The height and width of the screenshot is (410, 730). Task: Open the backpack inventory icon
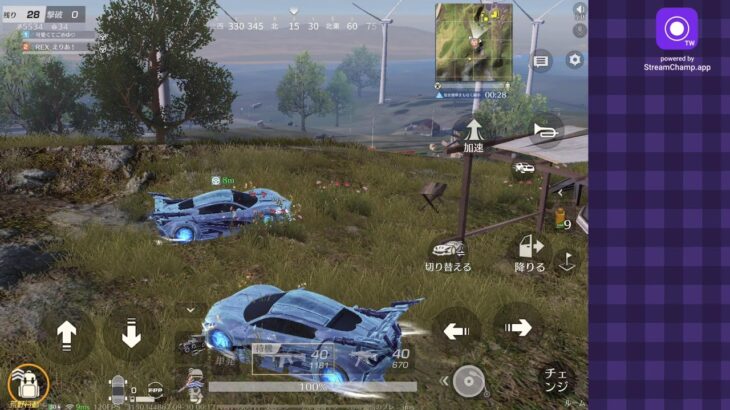tap(27, 384)
